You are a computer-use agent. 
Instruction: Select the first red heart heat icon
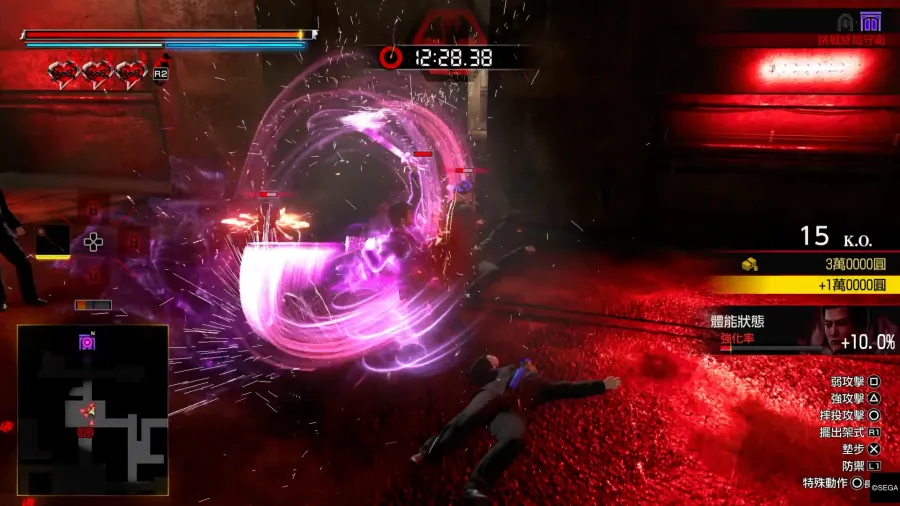[x=65, y=71]
